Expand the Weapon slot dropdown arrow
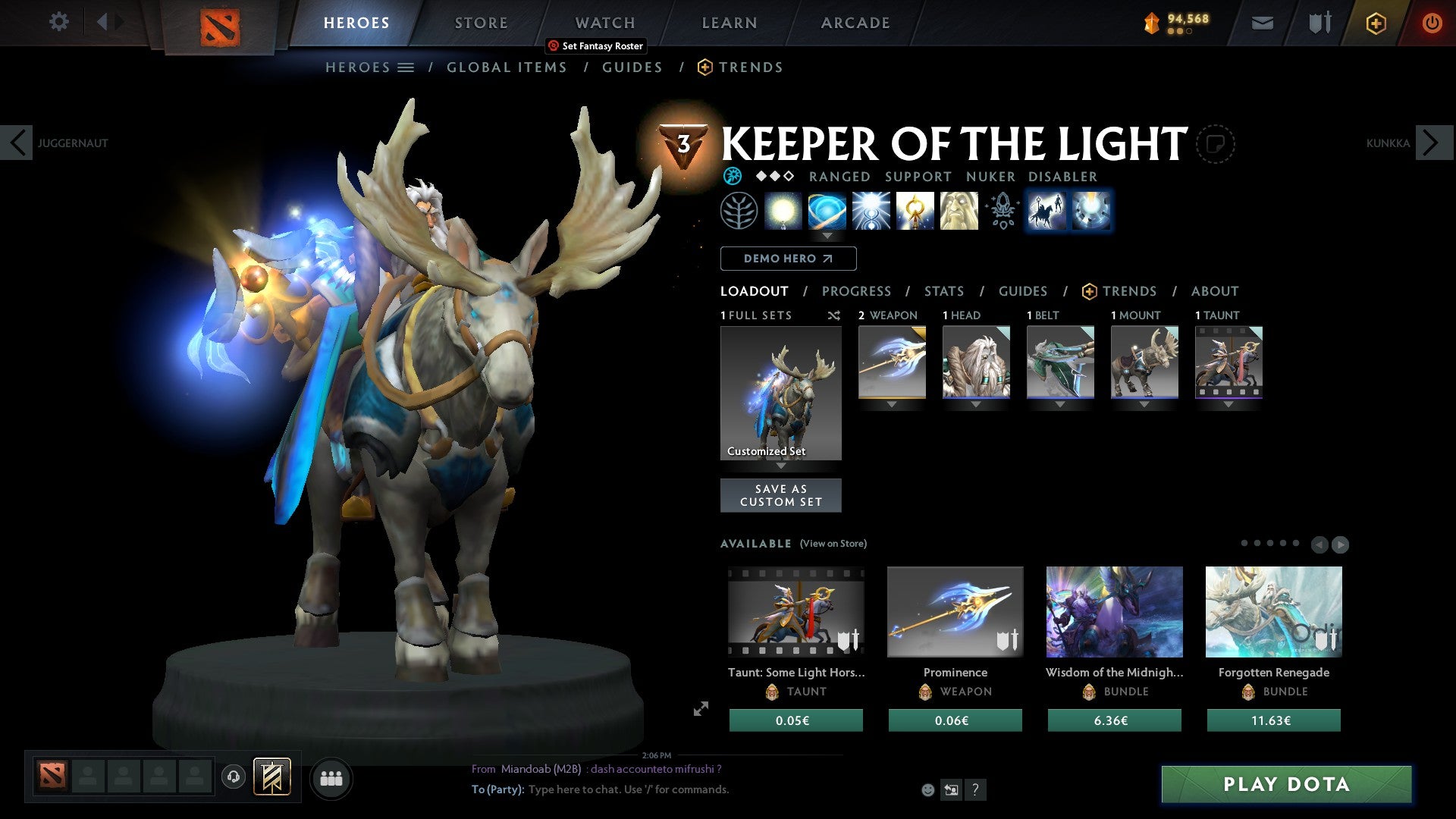Screen dimensions: 1456x819 [891, 404]
